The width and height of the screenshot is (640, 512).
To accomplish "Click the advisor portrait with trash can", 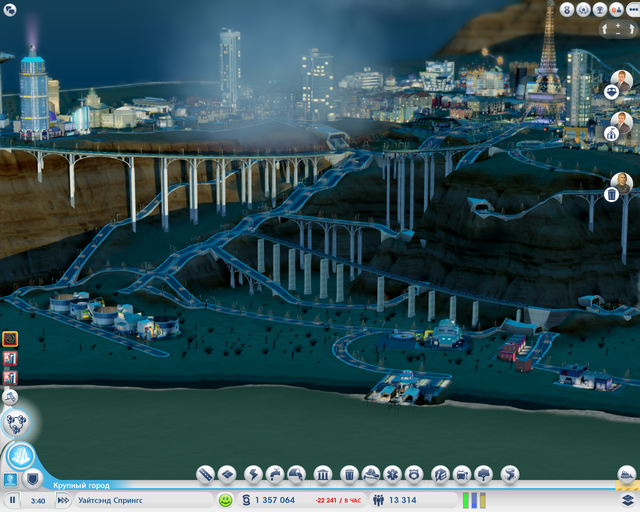I will pos(621,184).
